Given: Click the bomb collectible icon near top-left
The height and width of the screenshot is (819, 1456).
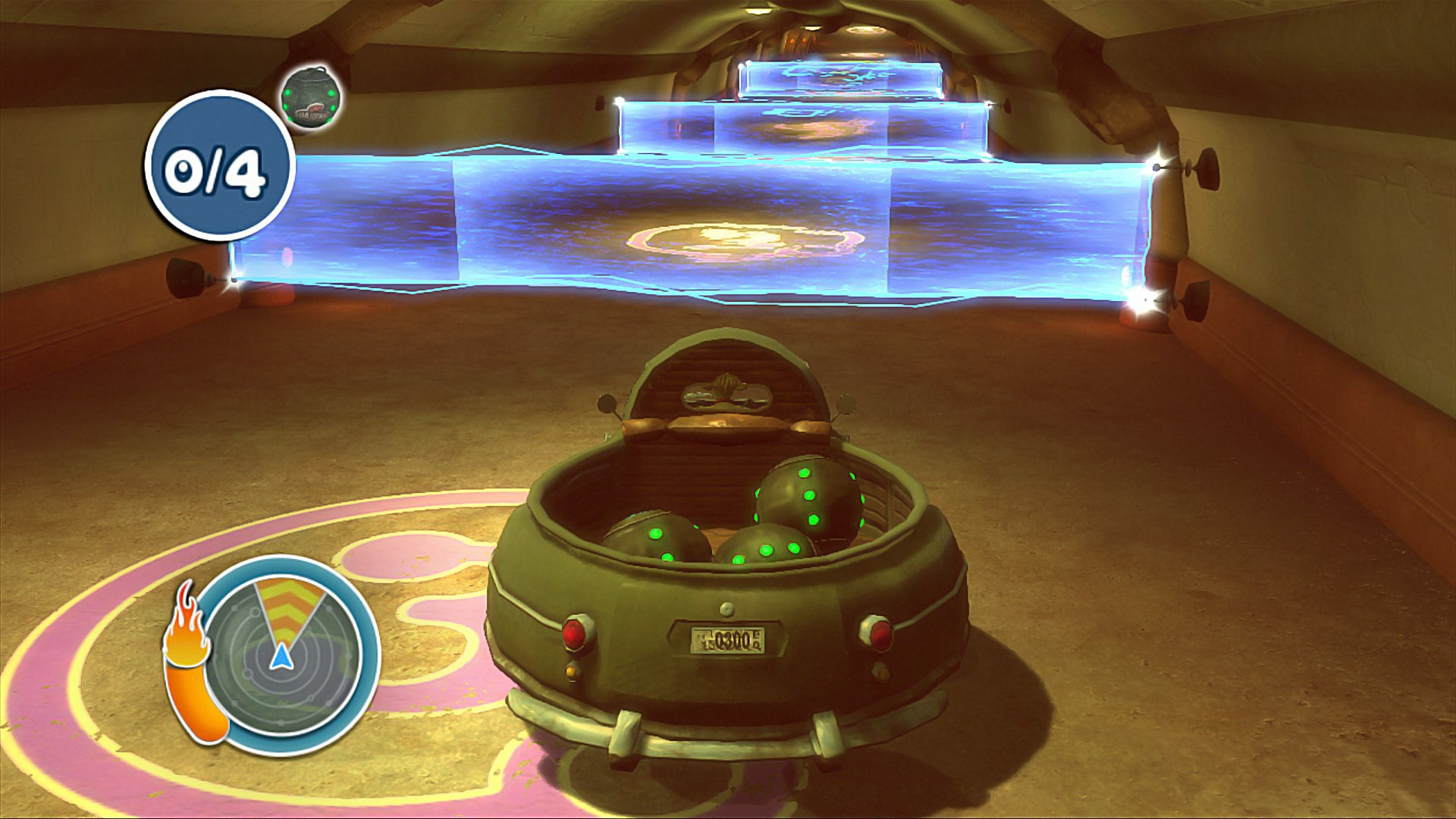Looking at the screenshot, I should (311, 99).
